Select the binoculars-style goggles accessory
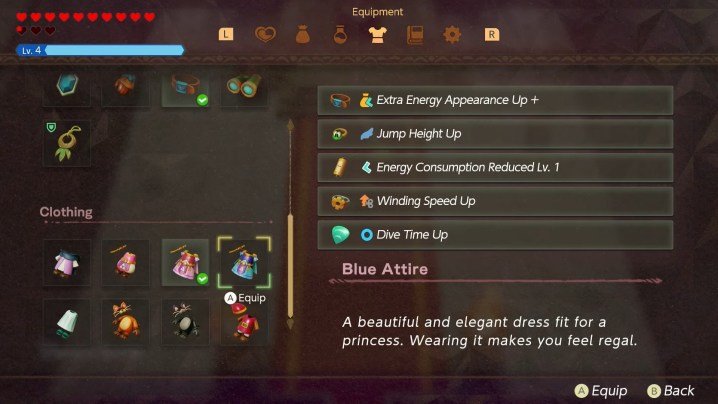This screenshot has width=718, height=404. click(244, 86)
